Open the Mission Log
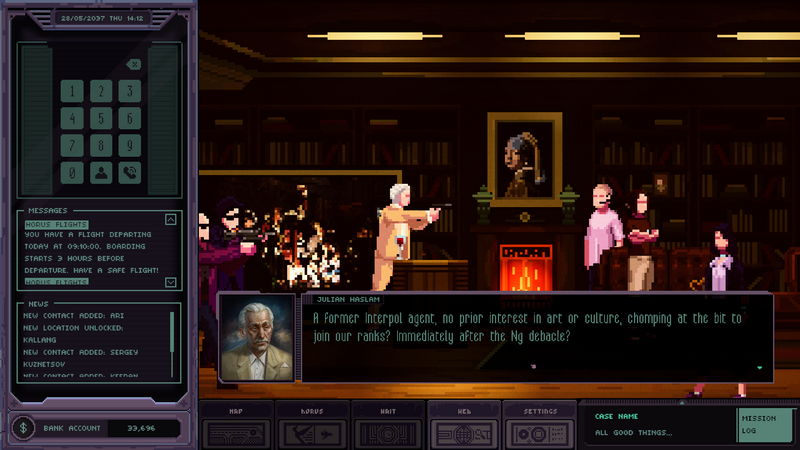 764,426
